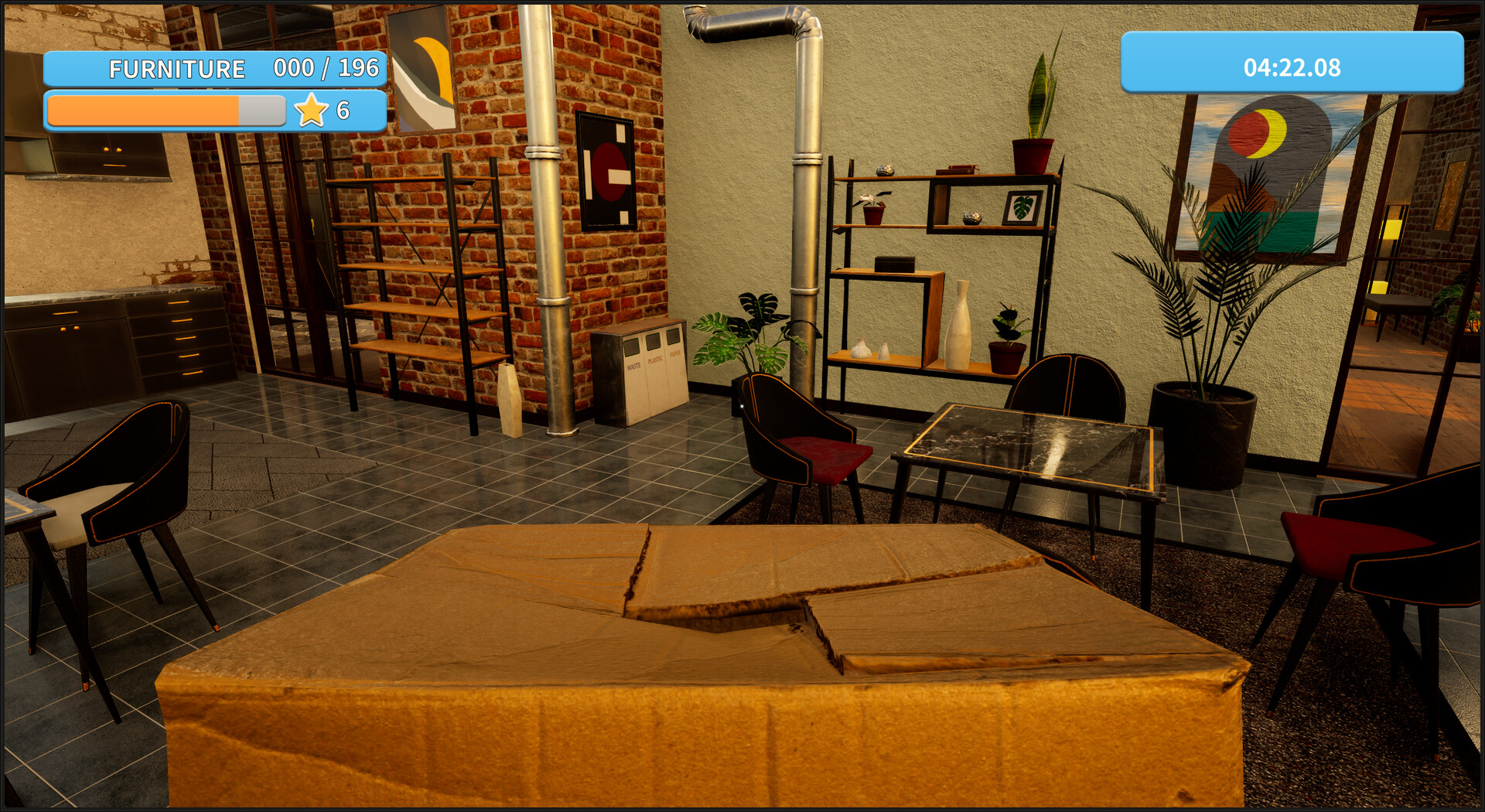The image size is (1485, 812).
Task: Click the WASTE bin compartment opening
Action: 632,347
